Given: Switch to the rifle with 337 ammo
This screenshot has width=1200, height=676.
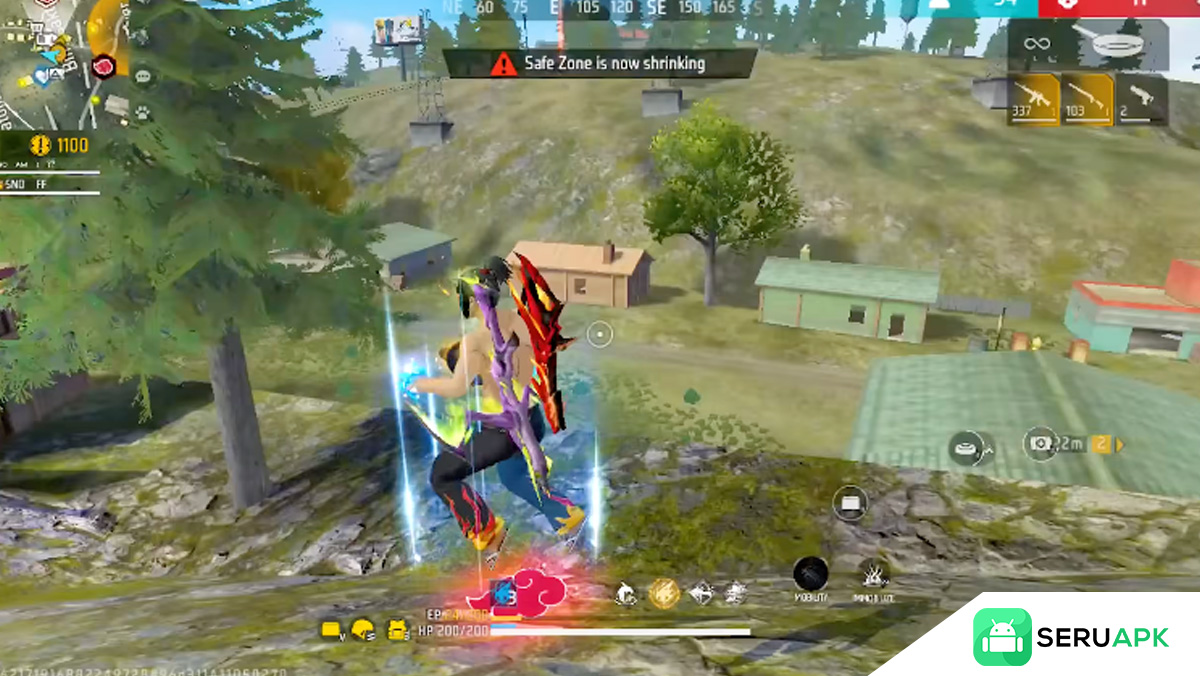Looking at the screenshot, I should pyautogui.click(x=1033, y=99).
